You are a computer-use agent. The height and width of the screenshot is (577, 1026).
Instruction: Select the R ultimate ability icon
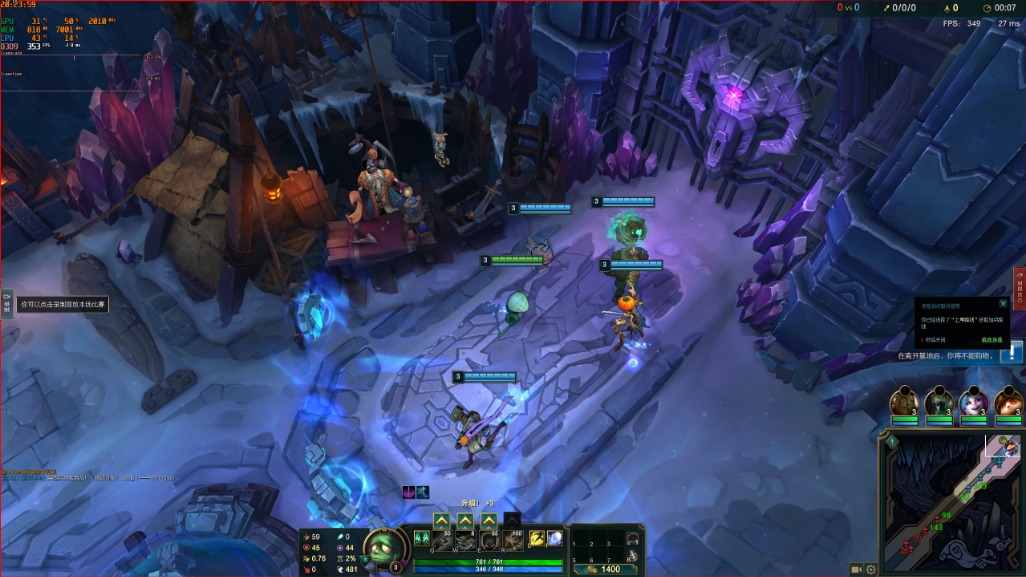click(513, 540)
